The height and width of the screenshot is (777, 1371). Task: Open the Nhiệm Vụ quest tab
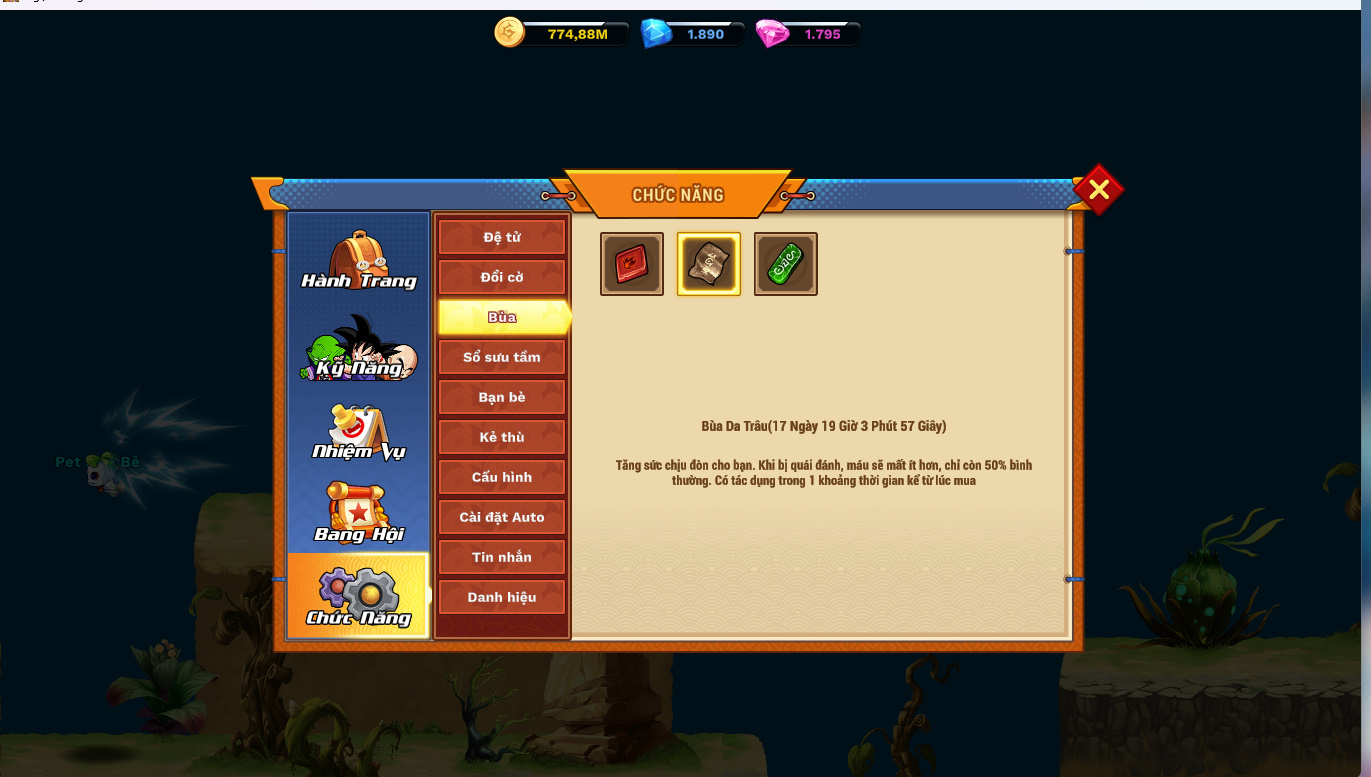(x=358, y=432)
